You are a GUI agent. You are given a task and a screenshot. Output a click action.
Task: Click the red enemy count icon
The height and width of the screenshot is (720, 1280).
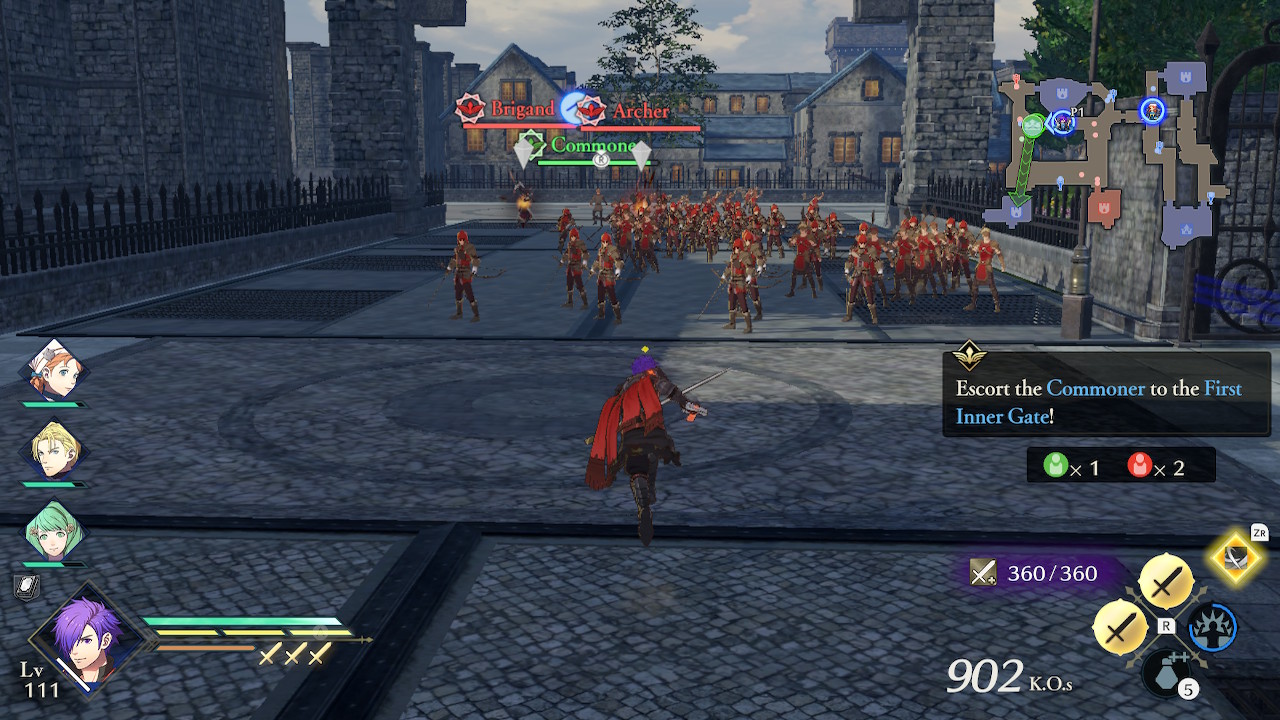[1140, 464]
